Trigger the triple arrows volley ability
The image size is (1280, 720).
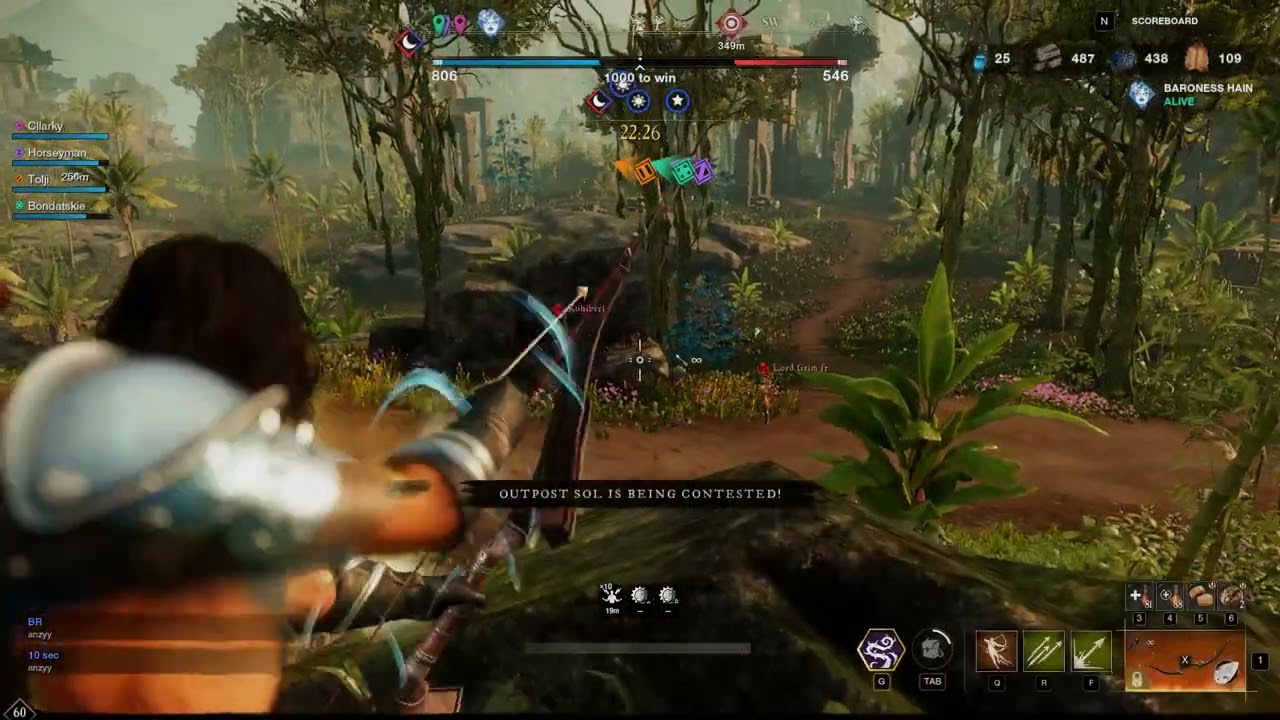[1043, 651]
